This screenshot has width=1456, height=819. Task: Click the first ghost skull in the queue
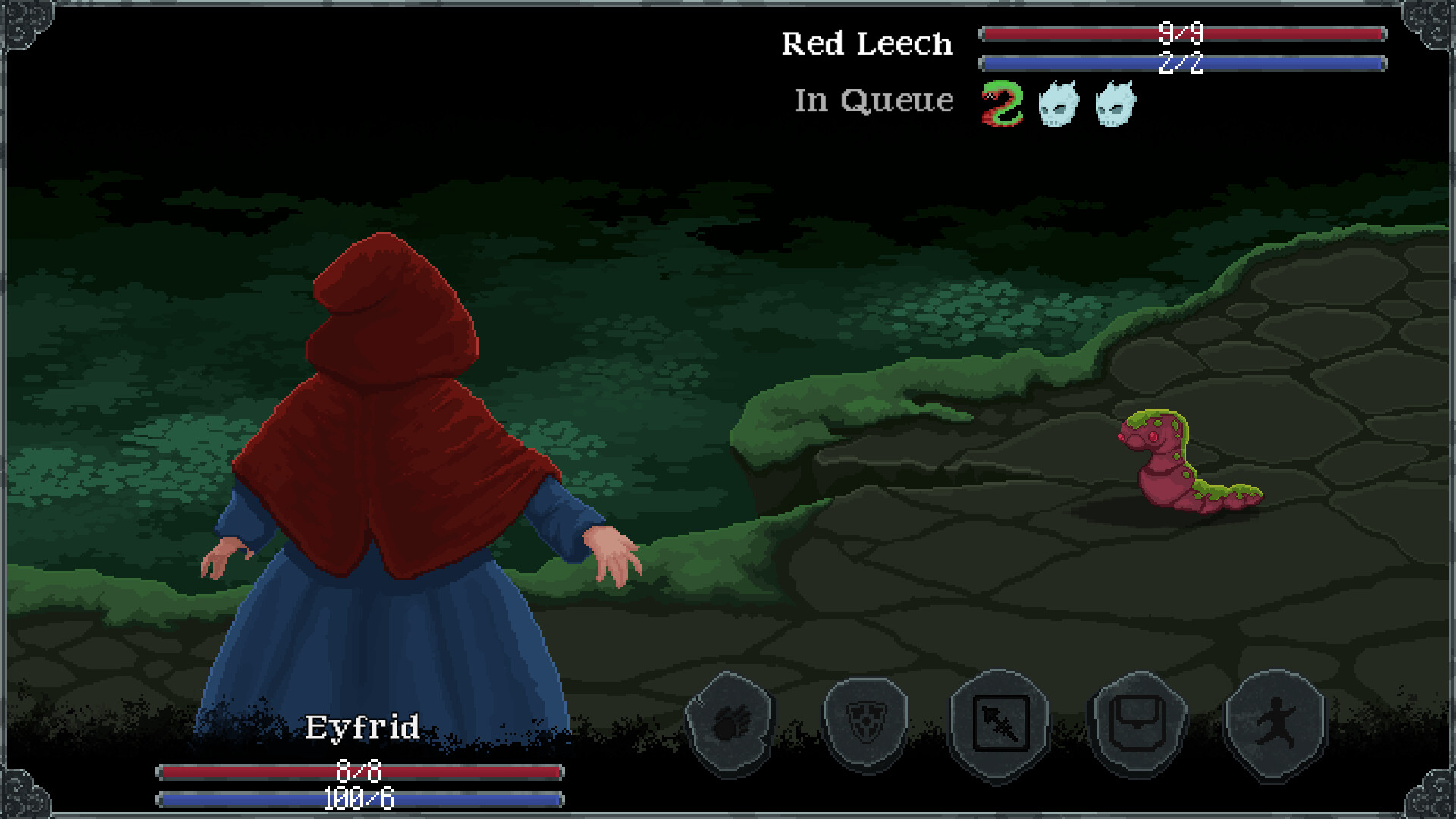1058,102
